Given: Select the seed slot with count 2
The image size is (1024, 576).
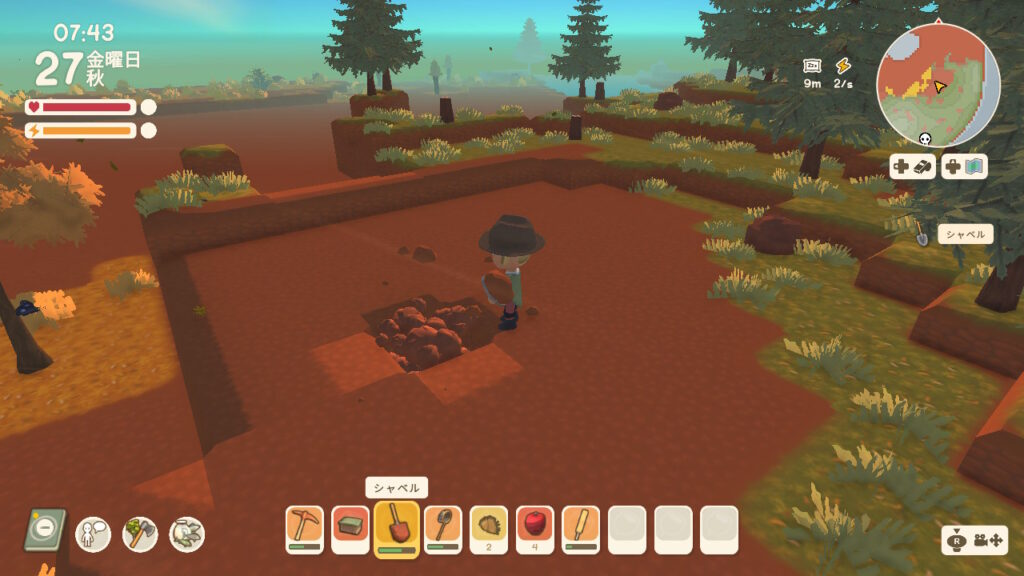Looking at the screenshot, I should pyautogui.click(x=488, y=529).
